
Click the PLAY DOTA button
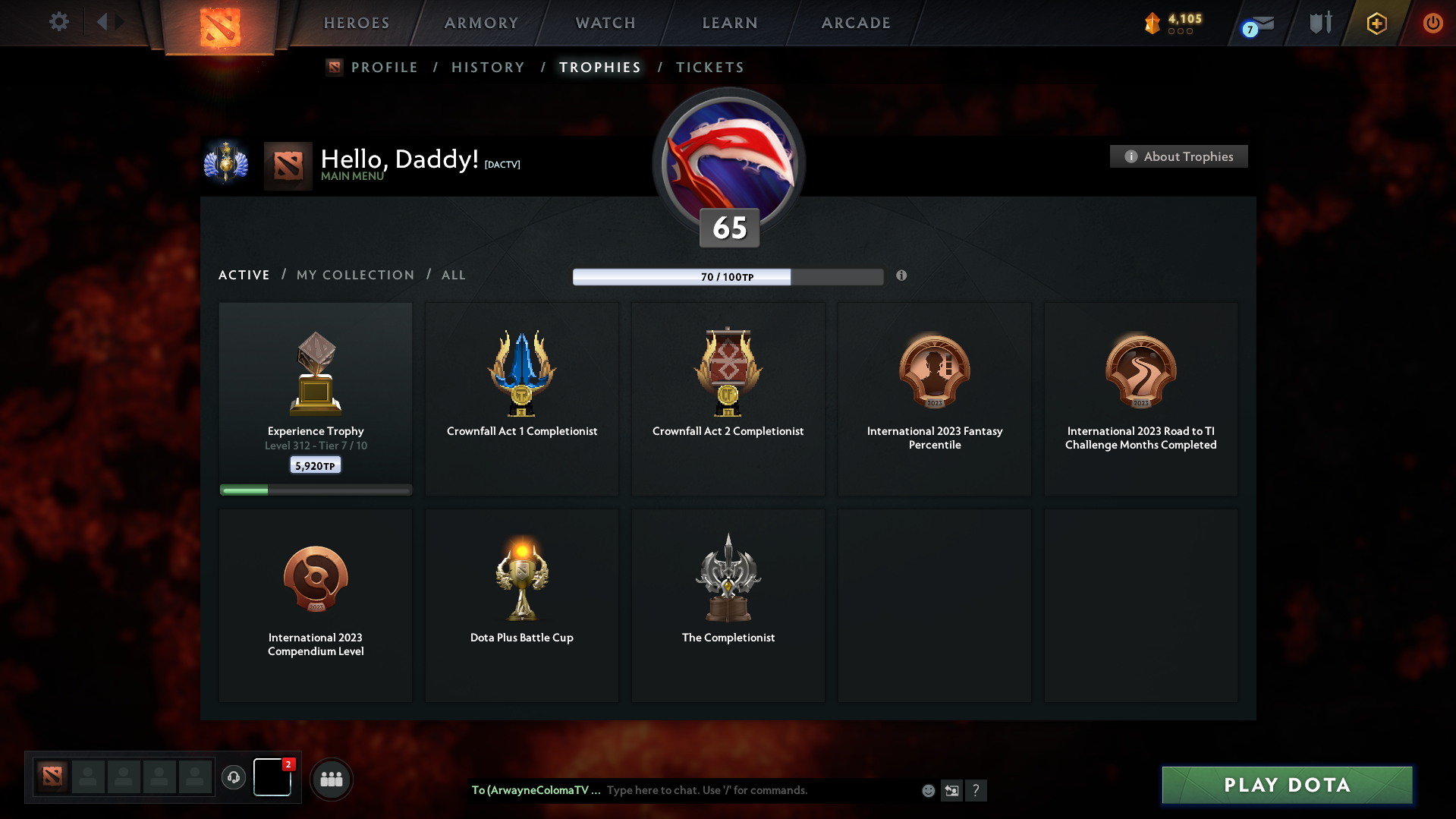(x=1286, y=785)
